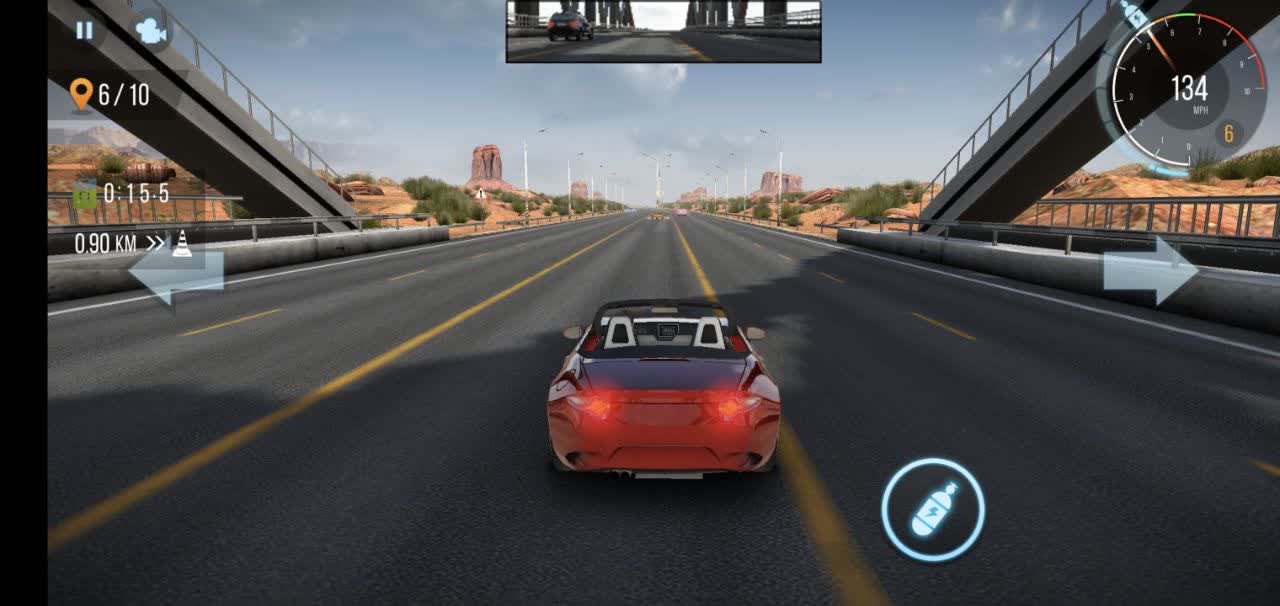Activate the nitro boost bottle

tap(933, 510)
